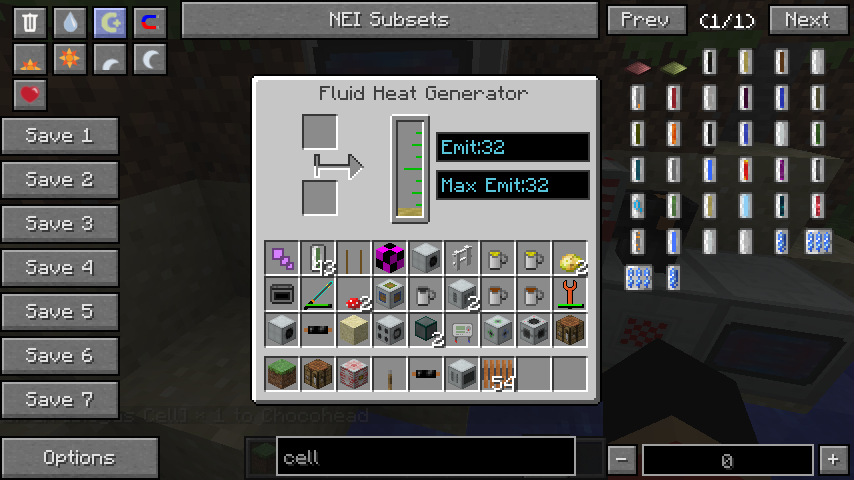Click the Save 7 slot button

click(60, 400)
